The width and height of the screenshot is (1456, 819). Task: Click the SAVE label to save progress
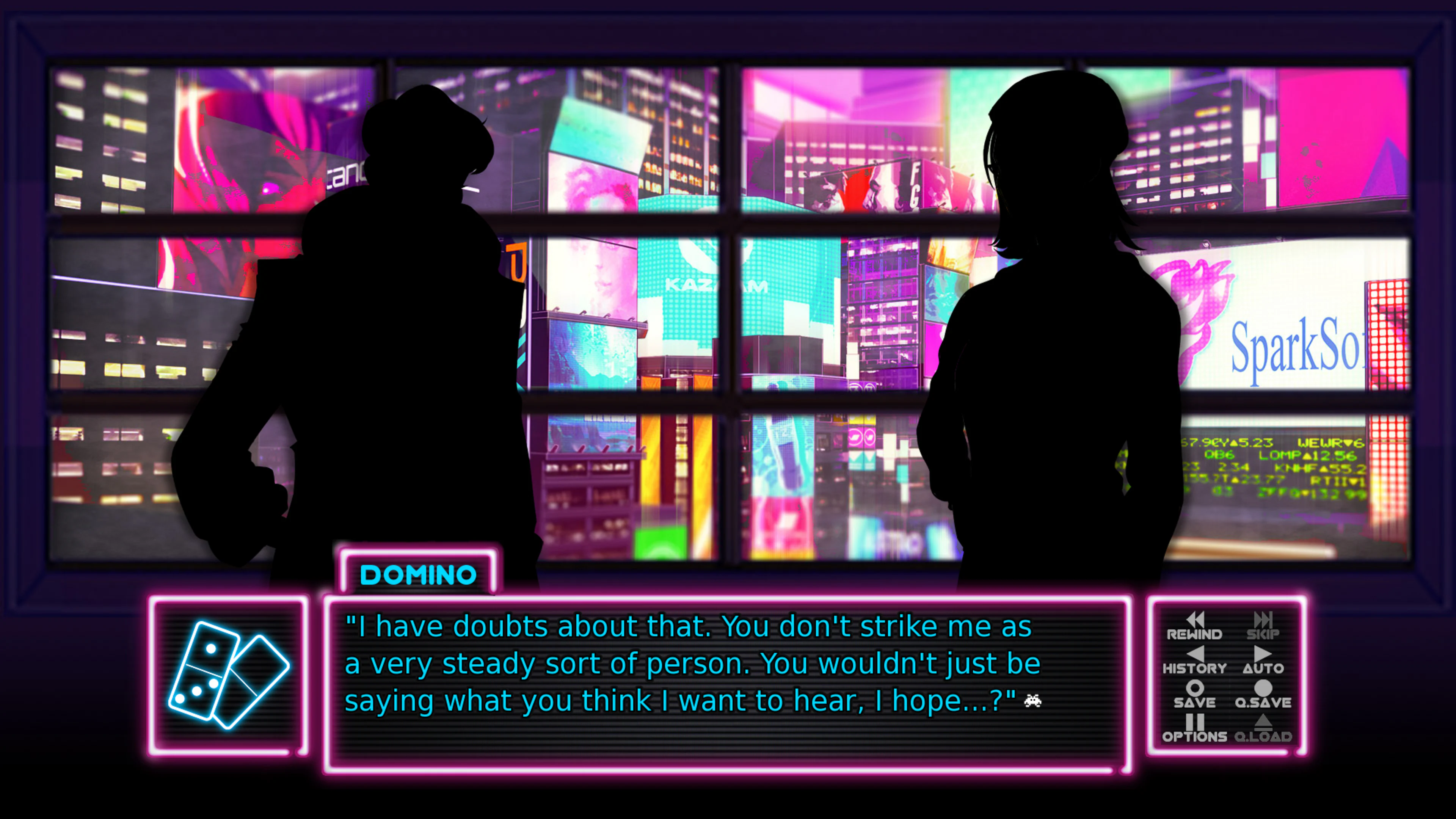(x=1194, y=704)
